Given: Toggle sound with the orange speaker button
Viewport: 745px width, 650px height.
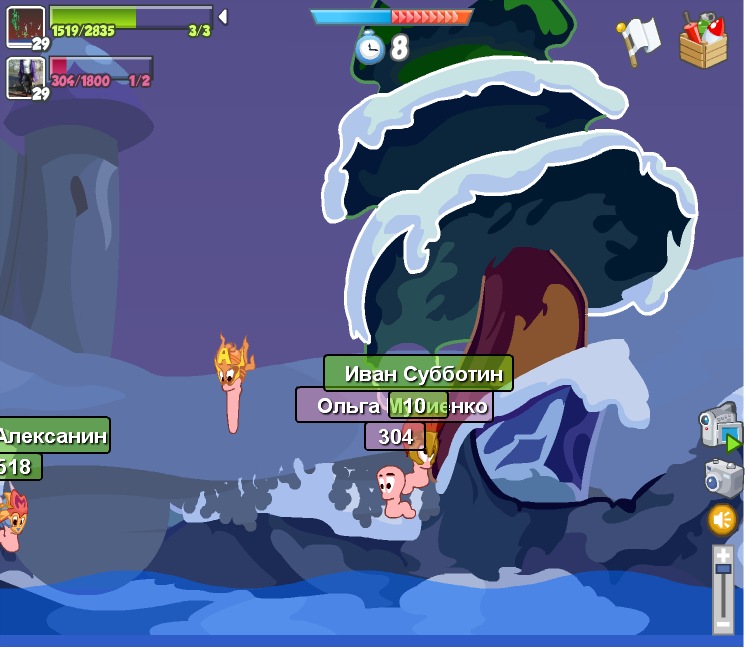Looking at the screenshot, I should (x=722, y=519).
